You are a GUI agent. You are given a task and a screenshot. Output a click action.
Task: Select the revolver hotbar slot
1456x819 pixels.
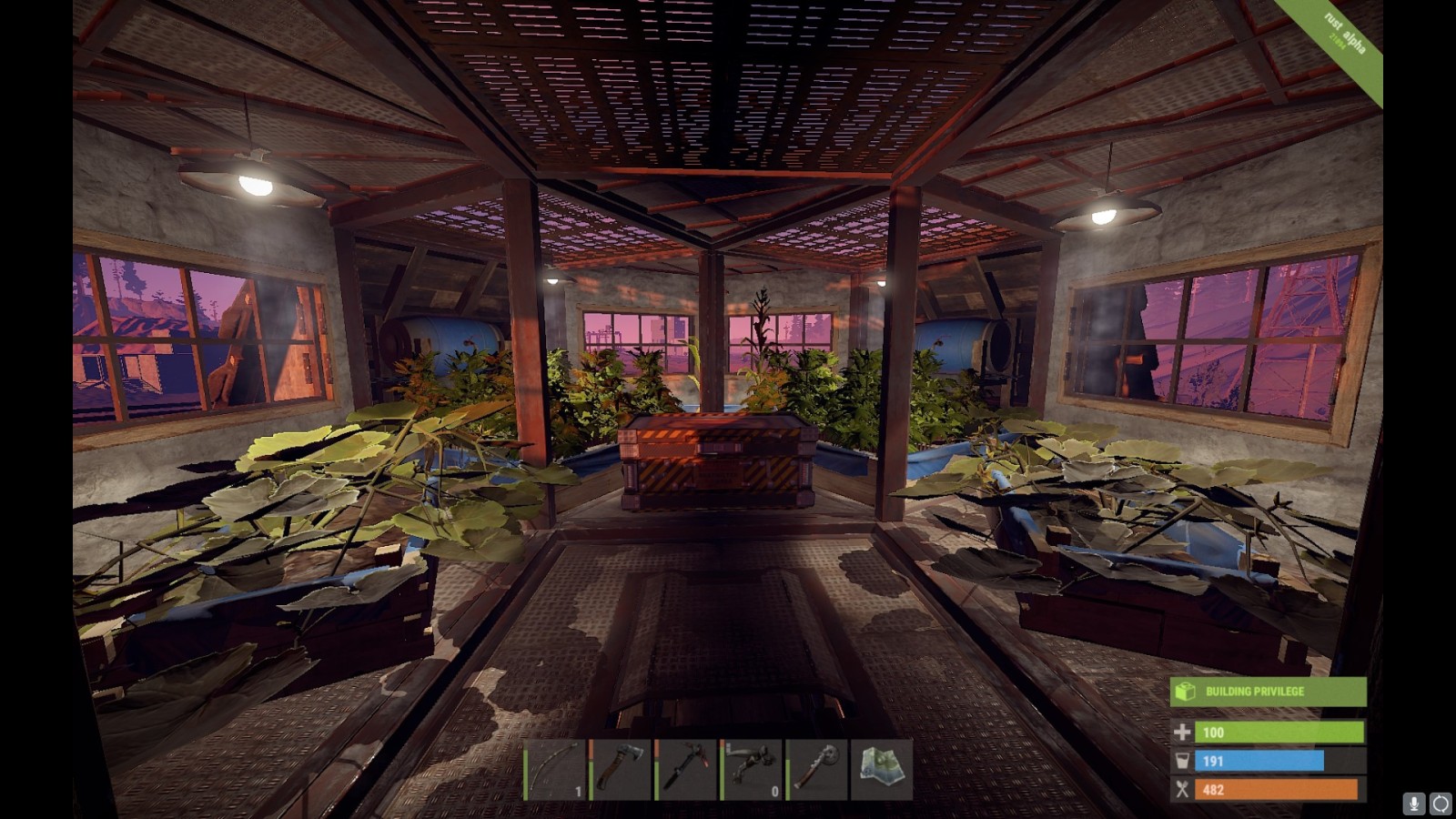(753, 770)
